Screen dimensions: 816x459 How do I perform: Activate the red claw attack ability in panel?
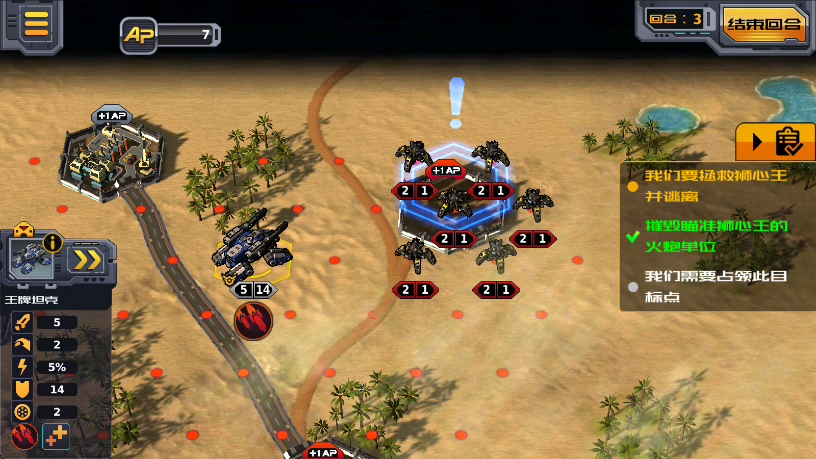(x=25, y=436)
